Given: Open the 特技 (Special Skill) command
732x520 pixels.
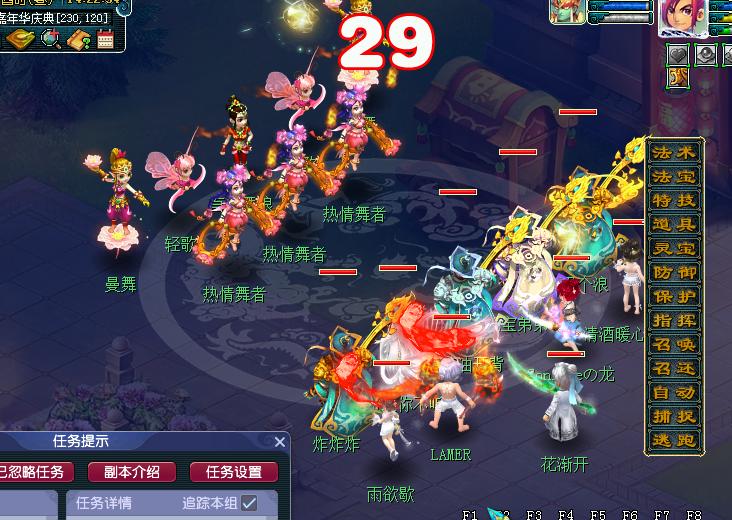Looking at the screenshot, I should 673,200.
